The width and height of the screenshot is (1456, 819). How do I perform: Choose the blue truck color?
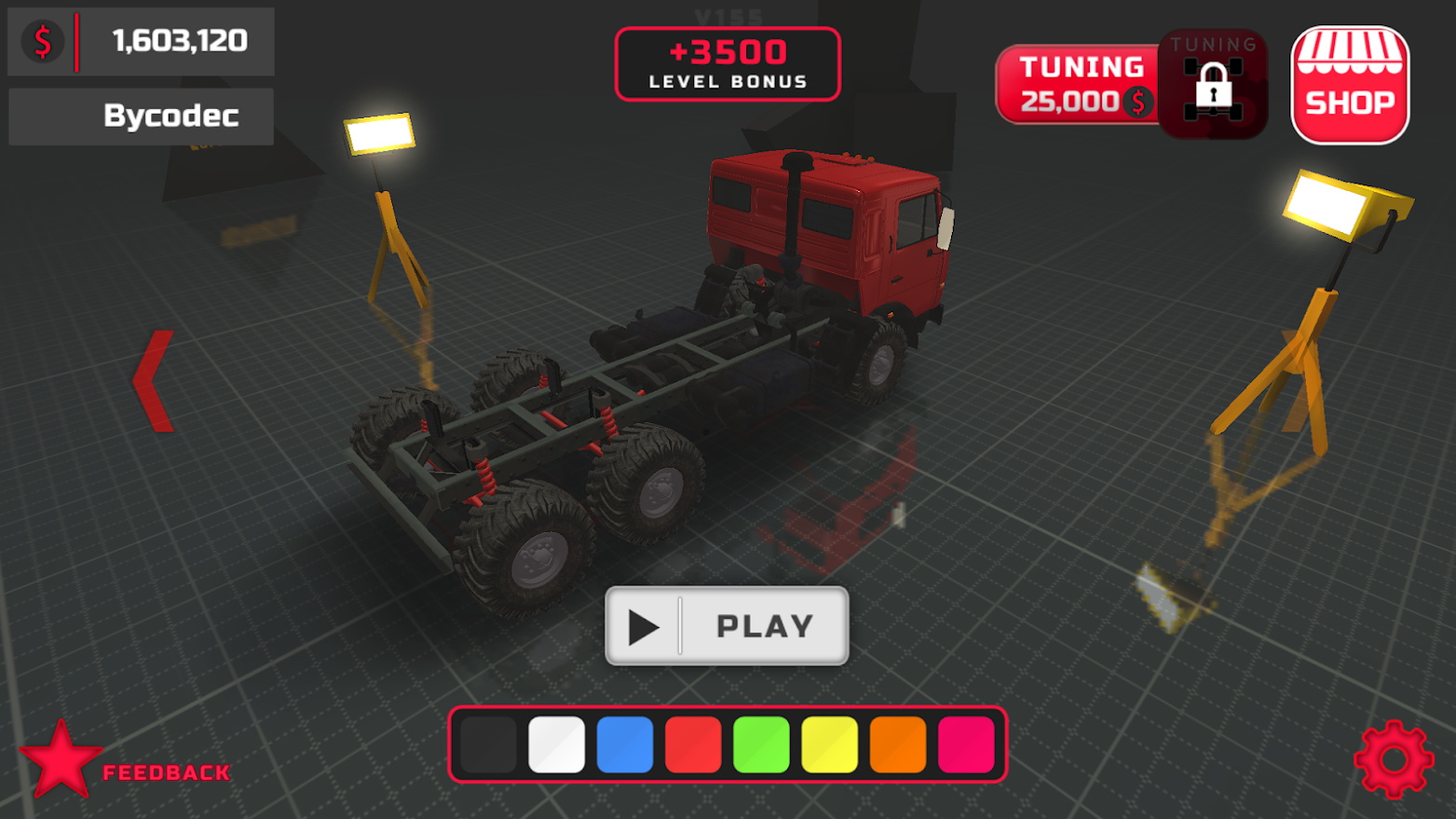tap(624, 744)
